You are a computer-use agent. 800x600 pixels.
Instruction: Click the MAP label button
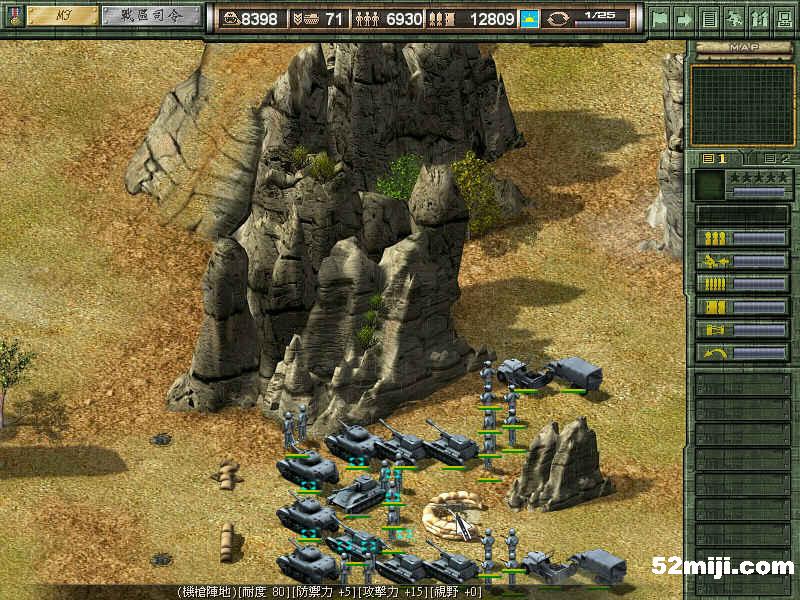click(x=742, y=47)
